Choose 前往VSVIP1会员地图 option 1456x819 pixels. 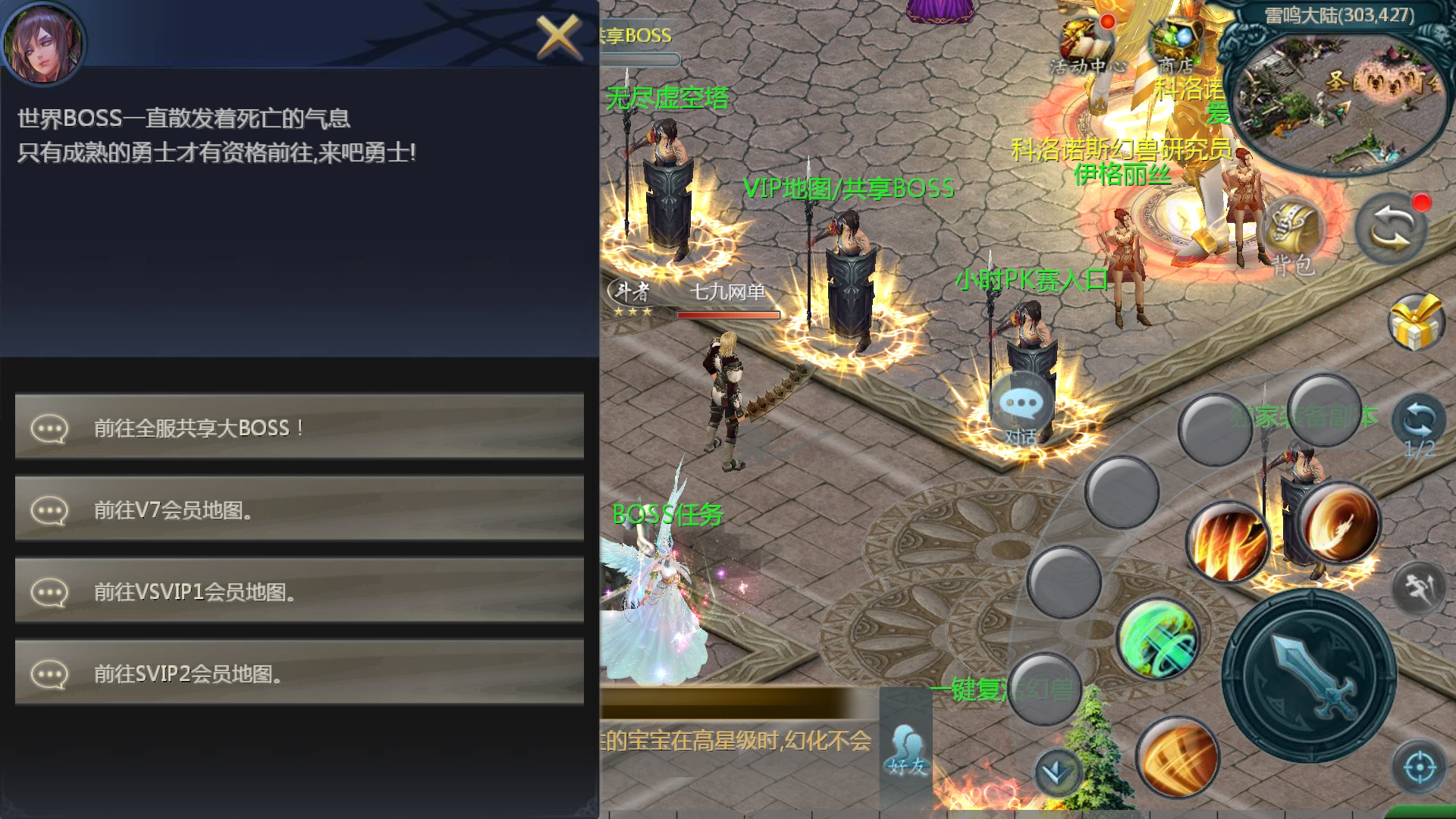click(299, 591)
